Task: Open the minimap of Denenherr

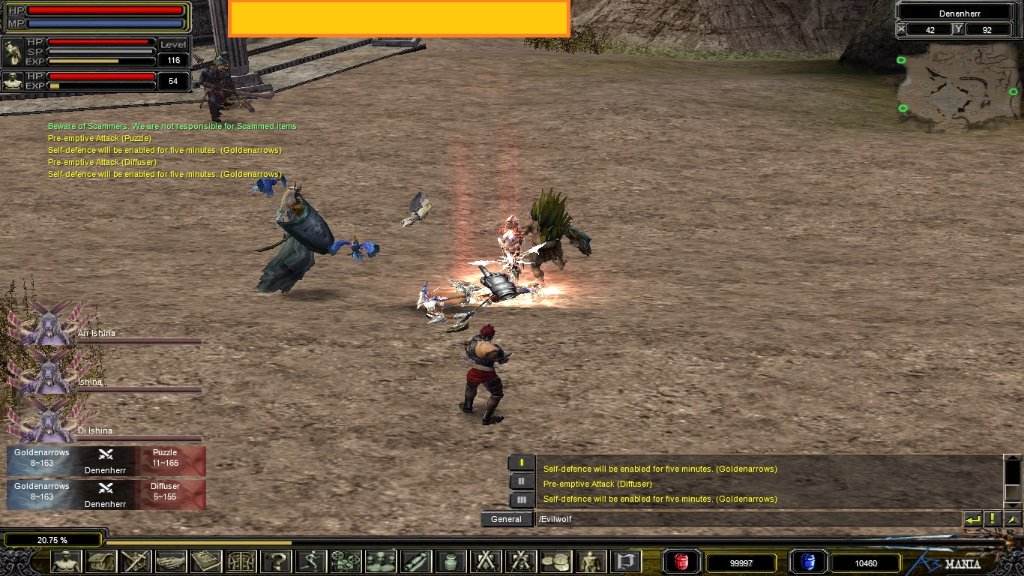Action: coord(958,86)
